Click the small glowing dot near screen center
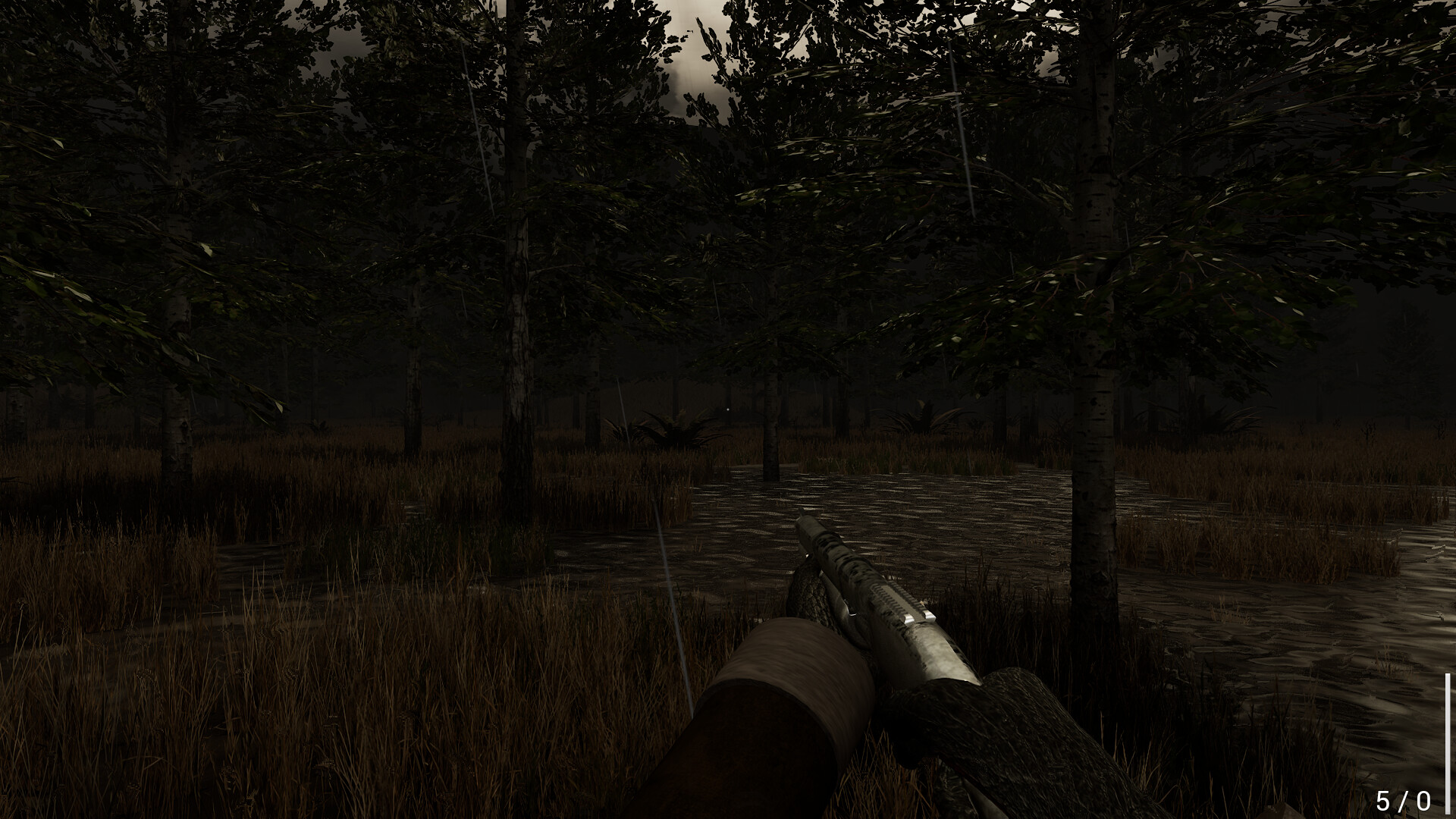The image size is (1456, 819). [x=727, y=409]
